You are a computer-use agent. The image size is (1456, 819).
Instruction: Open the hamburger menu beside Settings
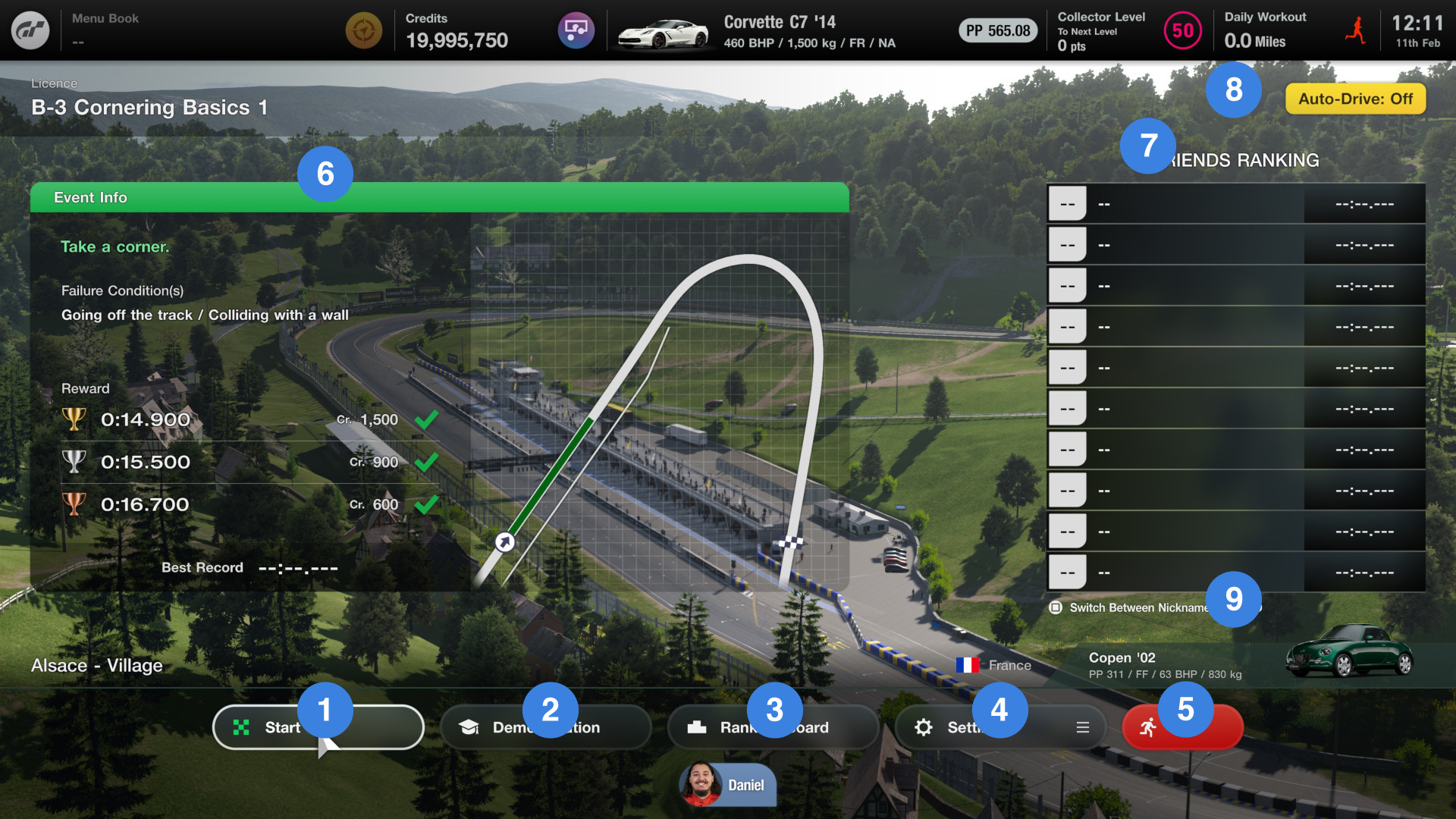[1083, 726]
